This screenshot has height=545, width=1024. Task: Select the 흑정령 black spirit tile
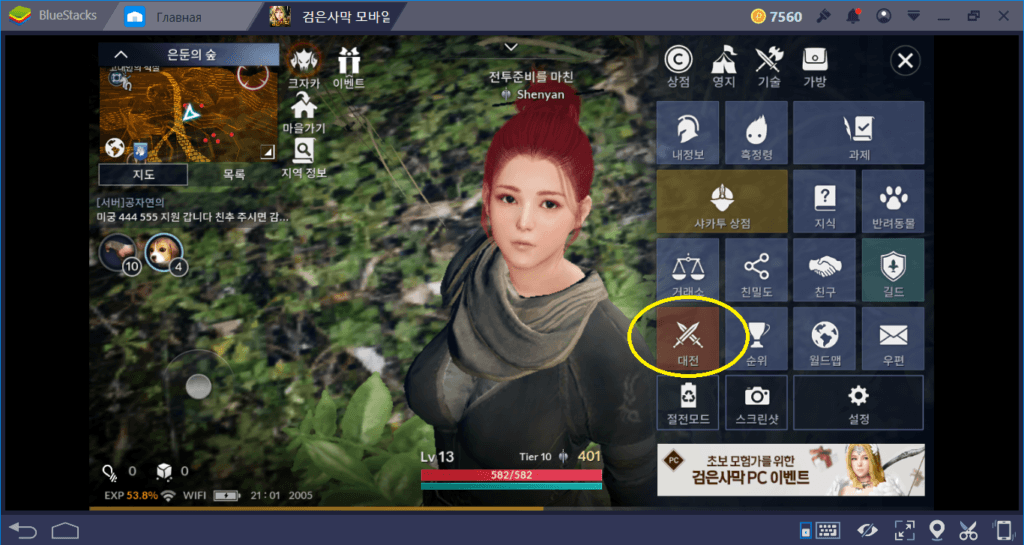(x=756, y=133)
